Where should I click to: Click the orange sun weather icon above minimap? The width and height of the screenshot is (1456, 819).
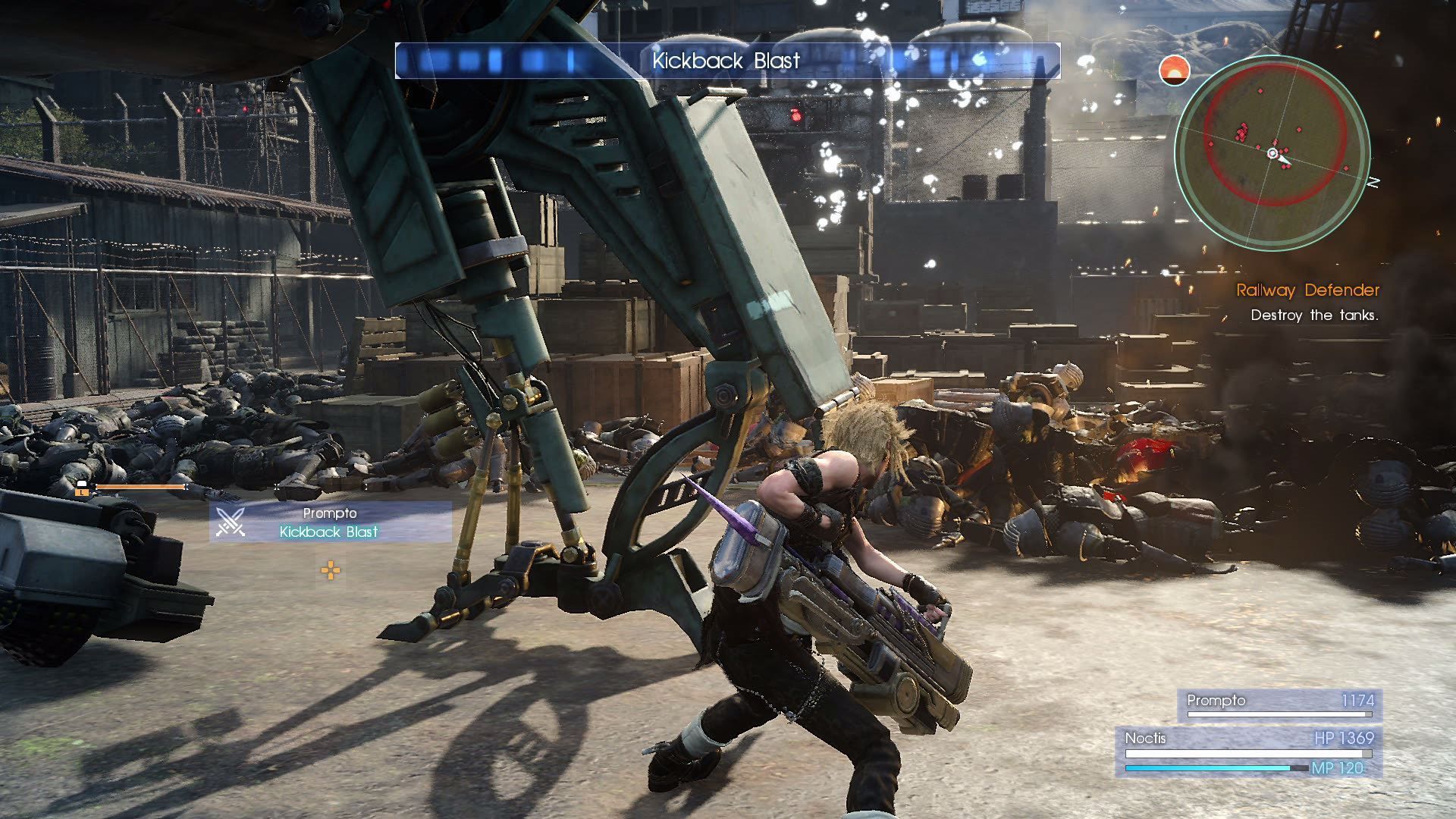click(x=1175, y=70)
